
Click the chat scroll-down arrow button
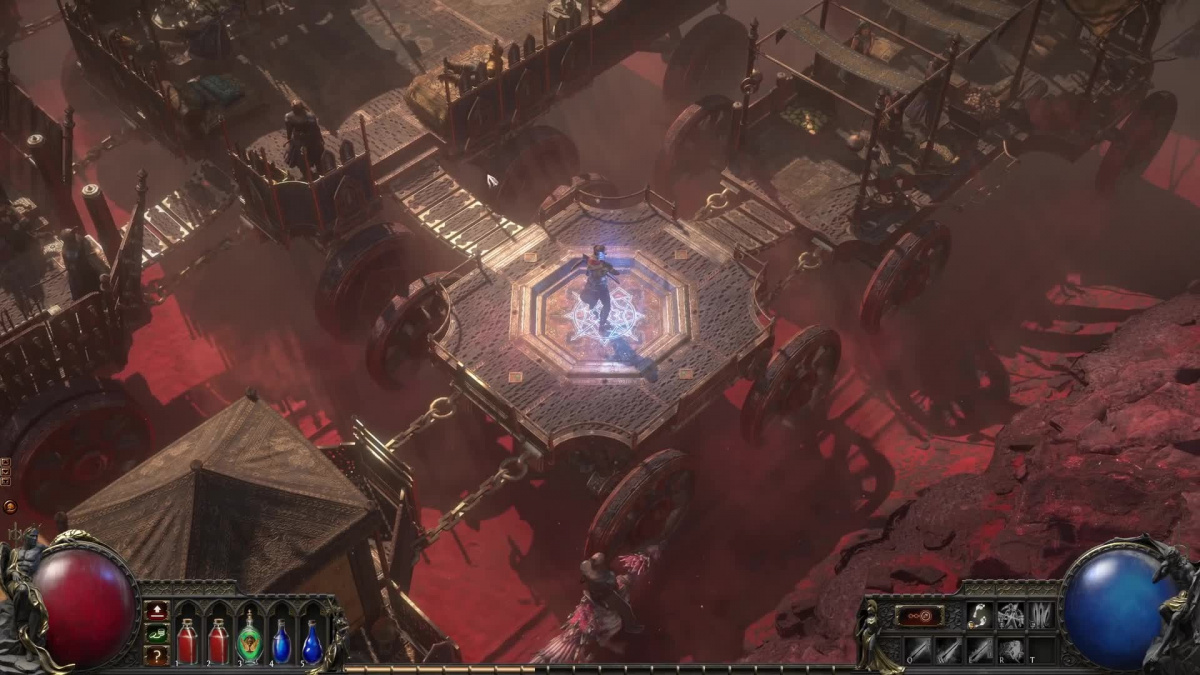[6, 474]
